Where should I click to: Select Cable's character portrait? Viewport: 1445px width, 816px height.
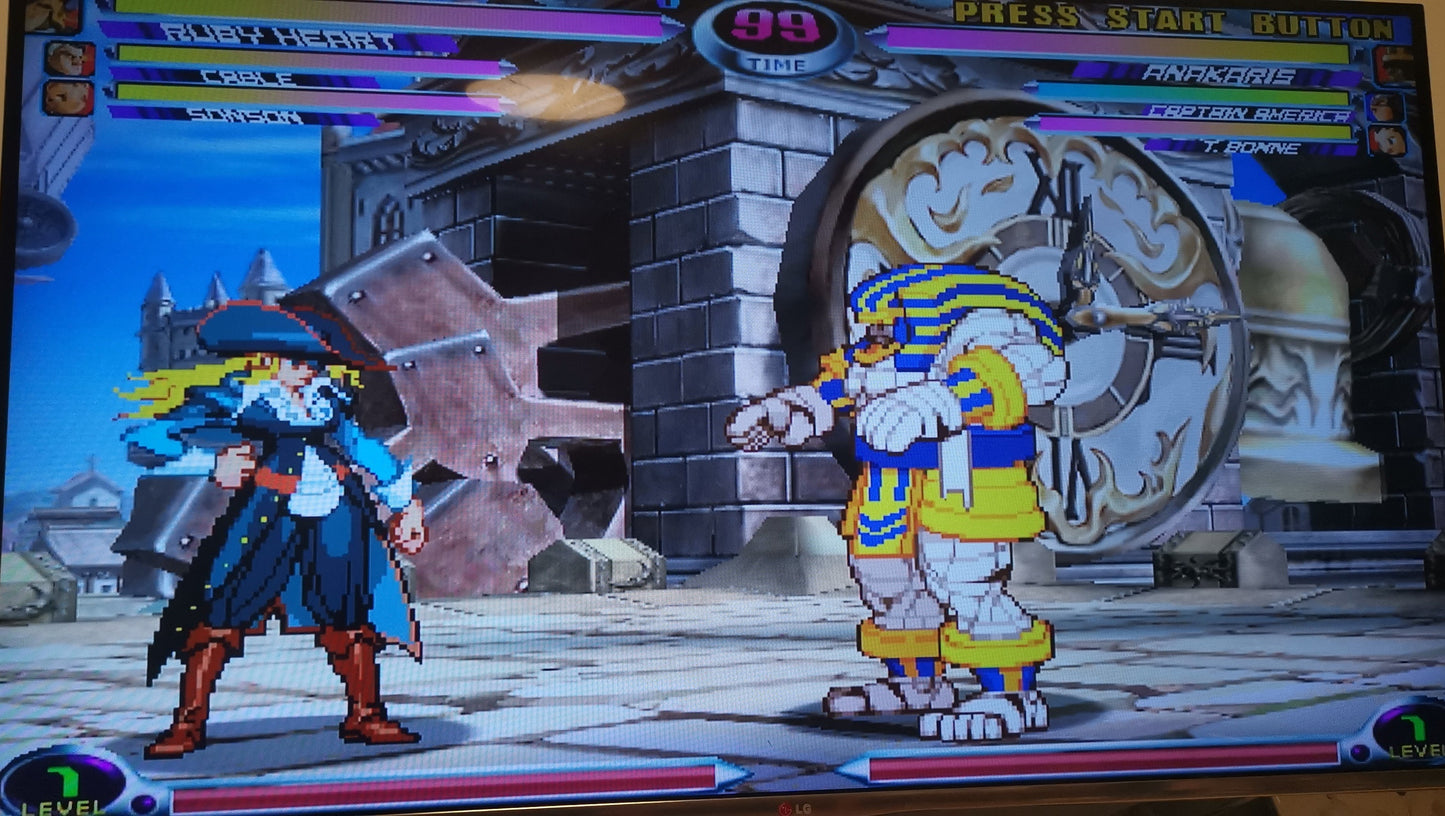coord(69,59)
